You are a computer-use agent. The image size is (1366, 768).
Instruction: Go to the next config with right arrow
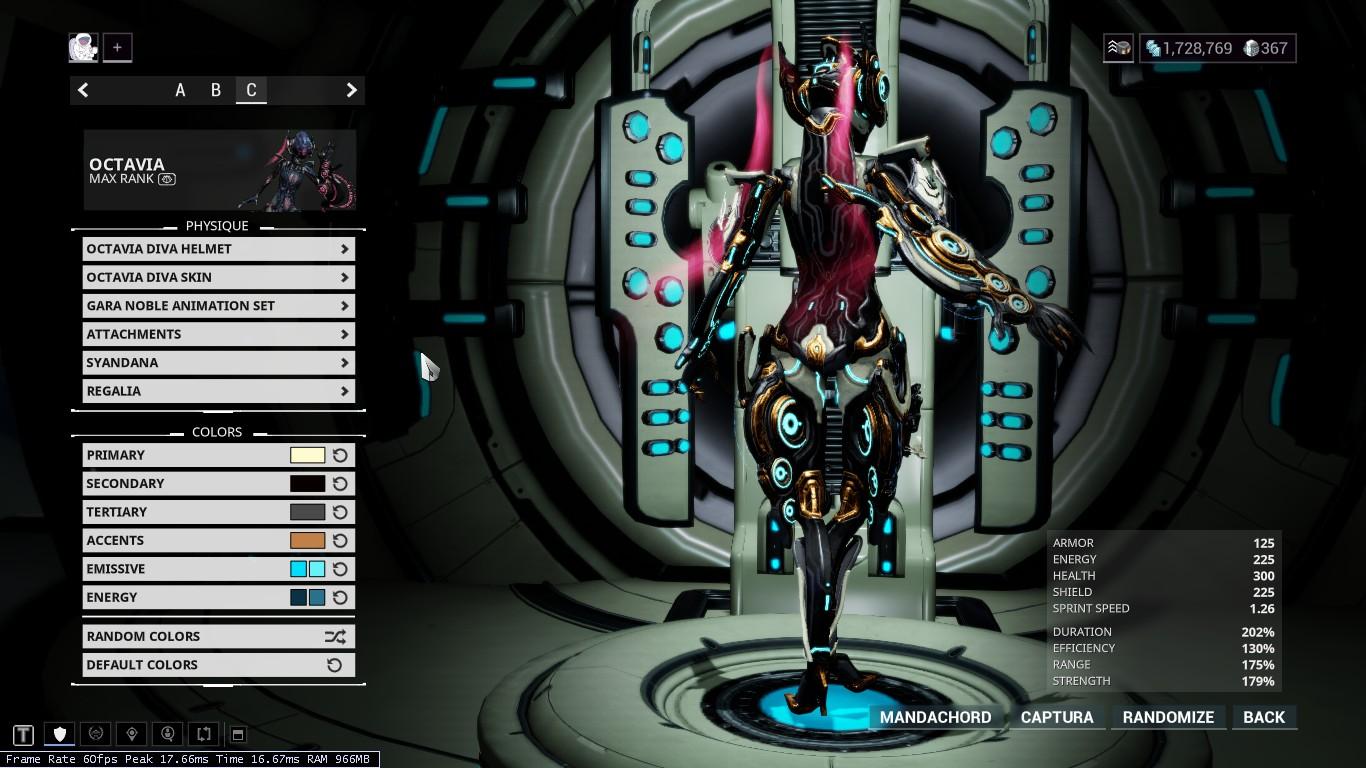351,90
